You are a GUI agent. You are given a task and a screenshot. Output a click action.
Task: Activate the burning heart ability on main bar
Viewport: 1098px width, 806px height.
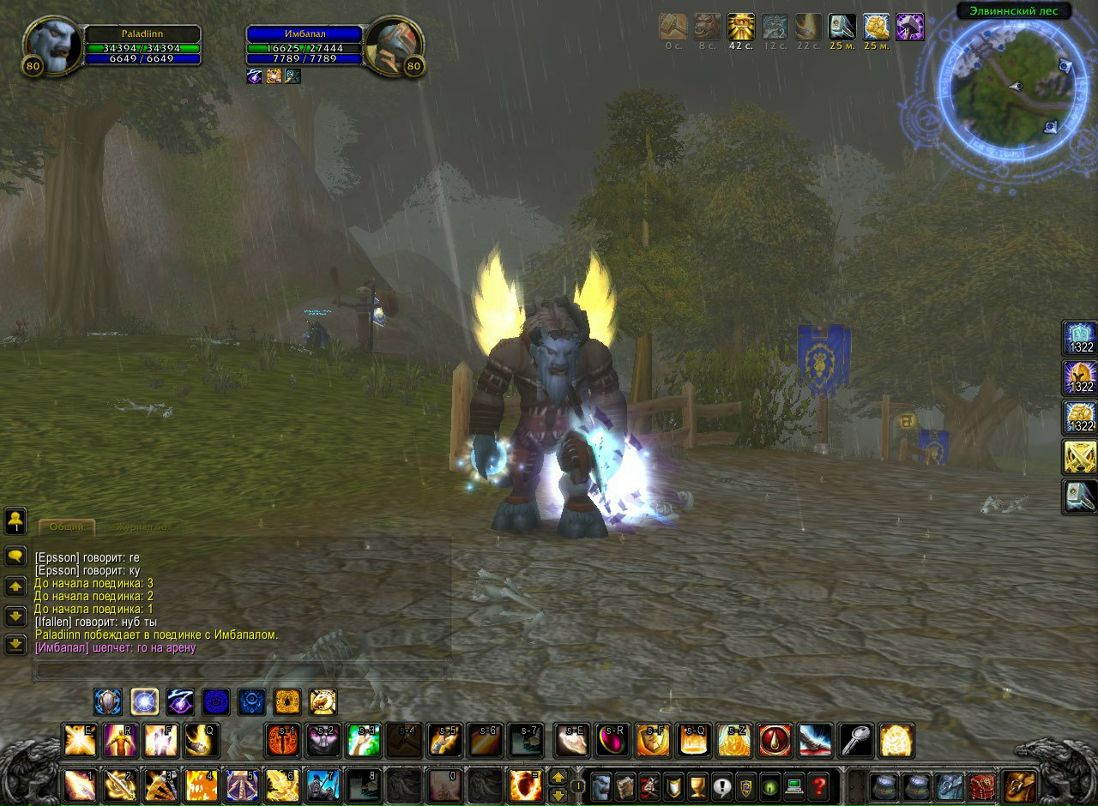[x=525, y=785]
